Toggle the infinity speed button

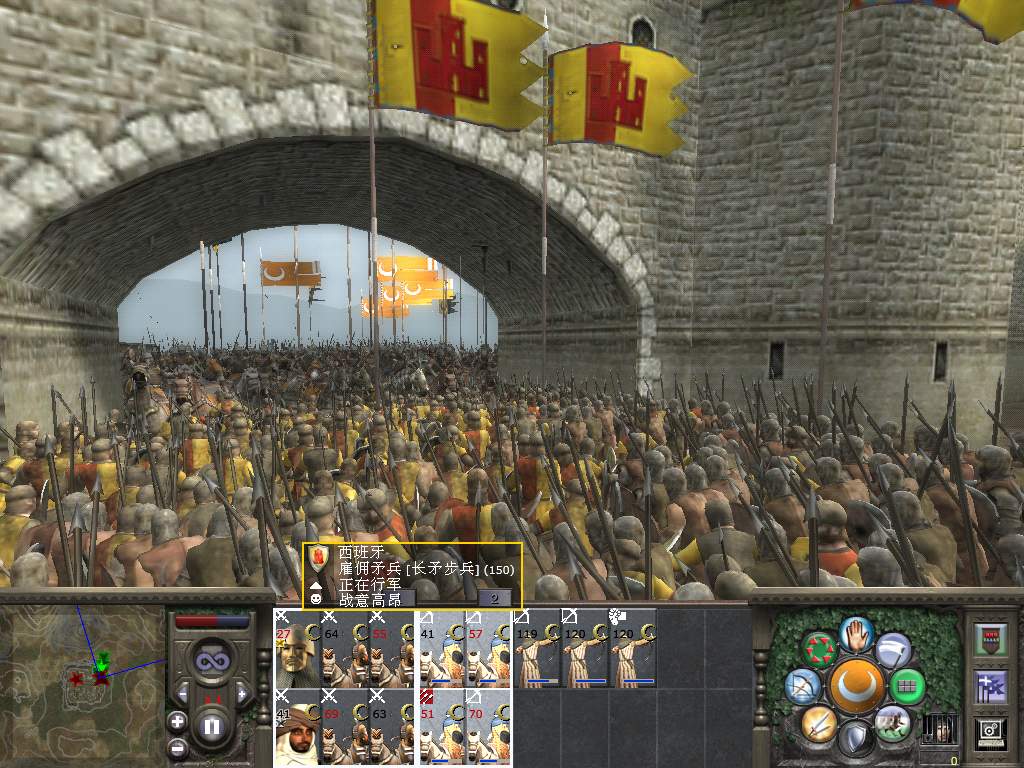[212, 661]
